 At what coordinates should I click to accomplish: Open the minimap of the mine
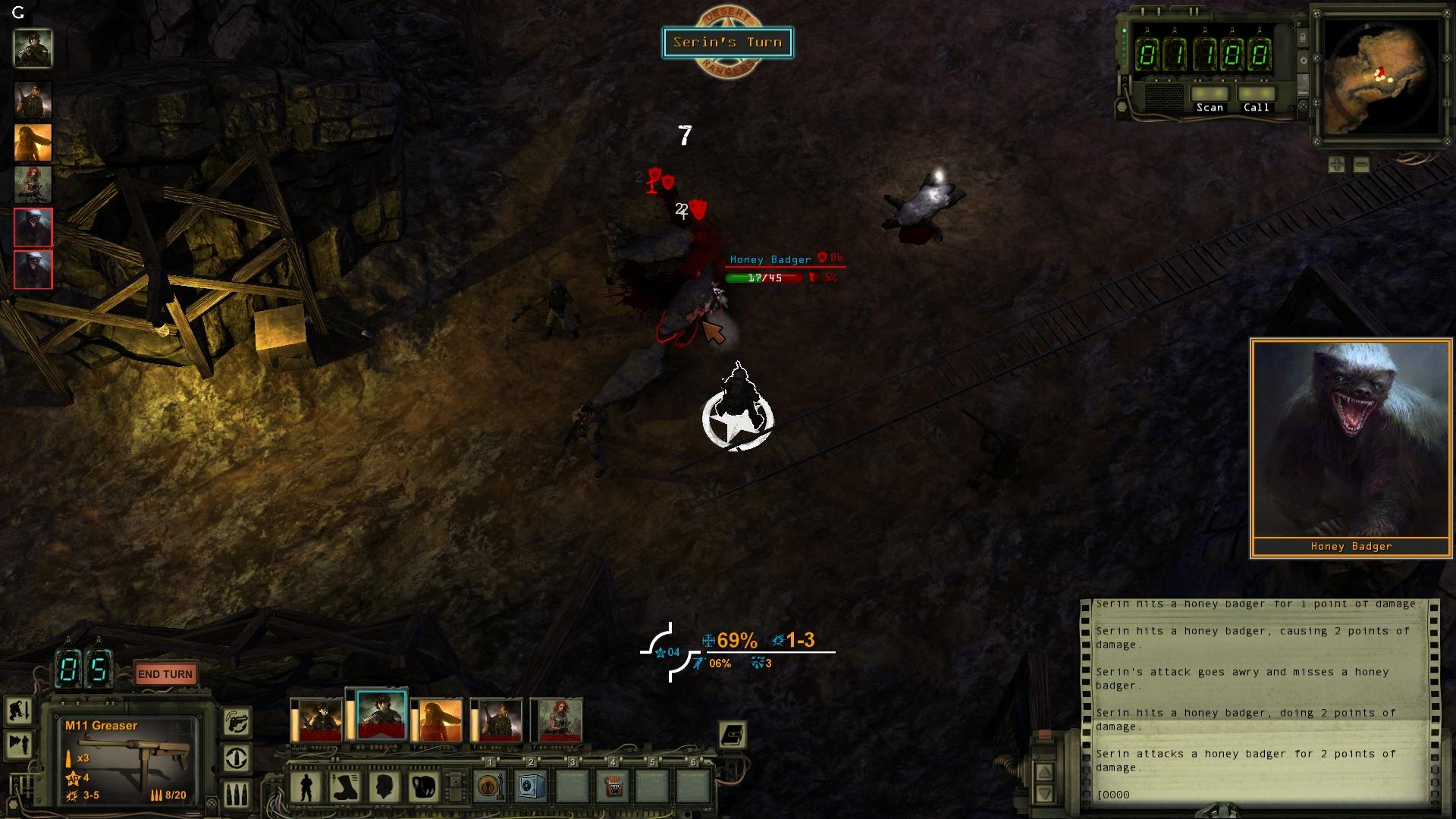1379,77
